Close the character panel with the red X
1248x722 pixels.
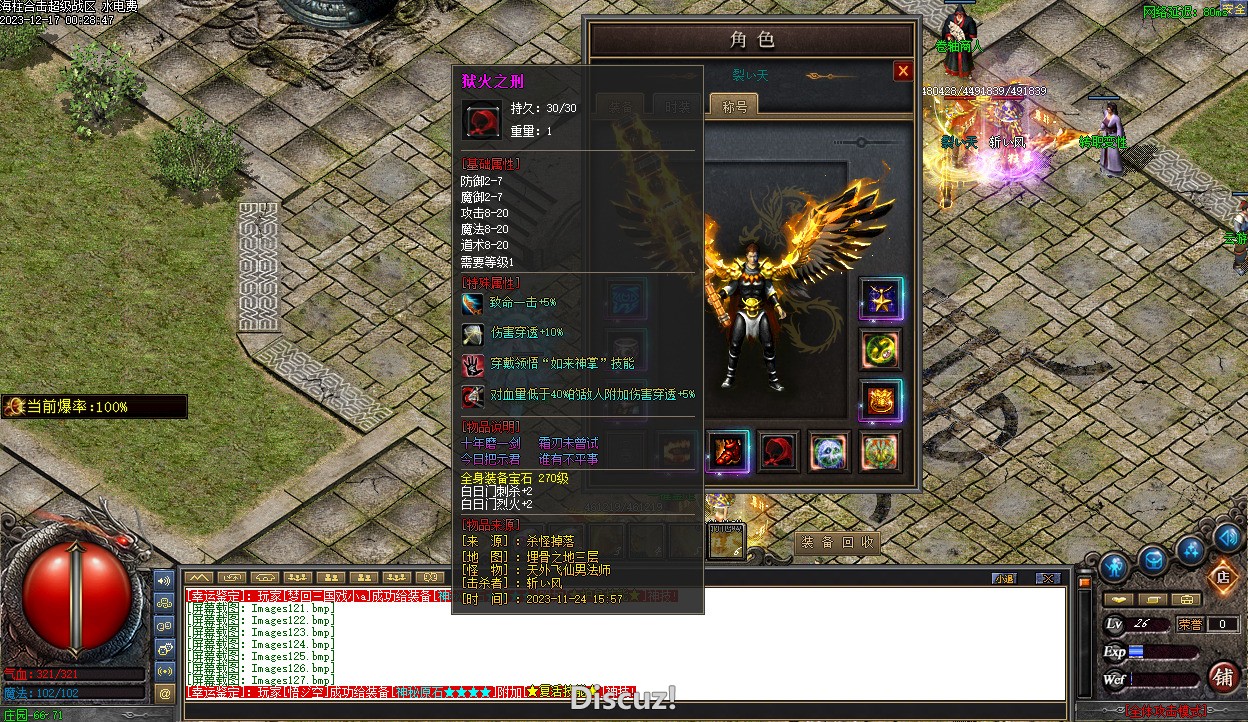tap(903, 71)
